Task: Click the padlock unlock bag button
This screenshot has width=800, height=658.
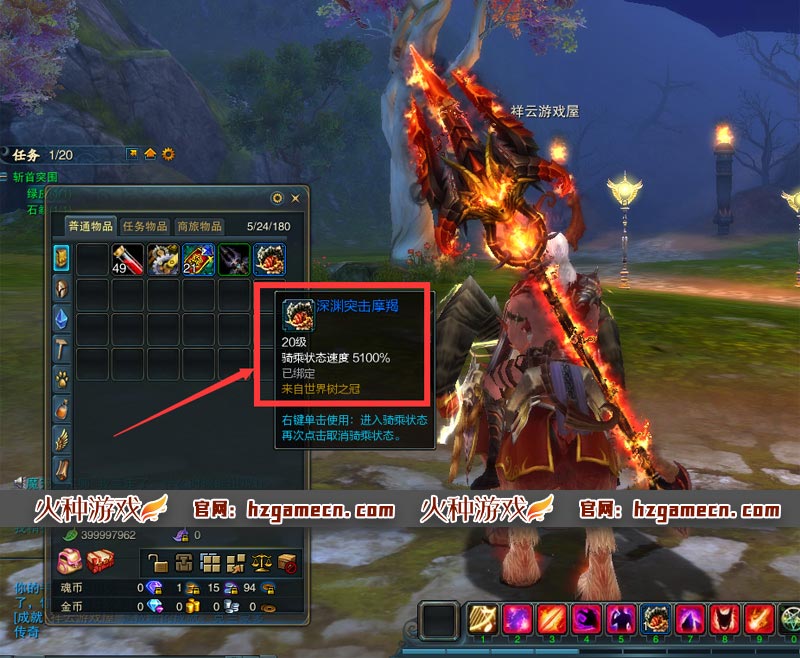Action: pyautogui.click(x=158, y=561)
